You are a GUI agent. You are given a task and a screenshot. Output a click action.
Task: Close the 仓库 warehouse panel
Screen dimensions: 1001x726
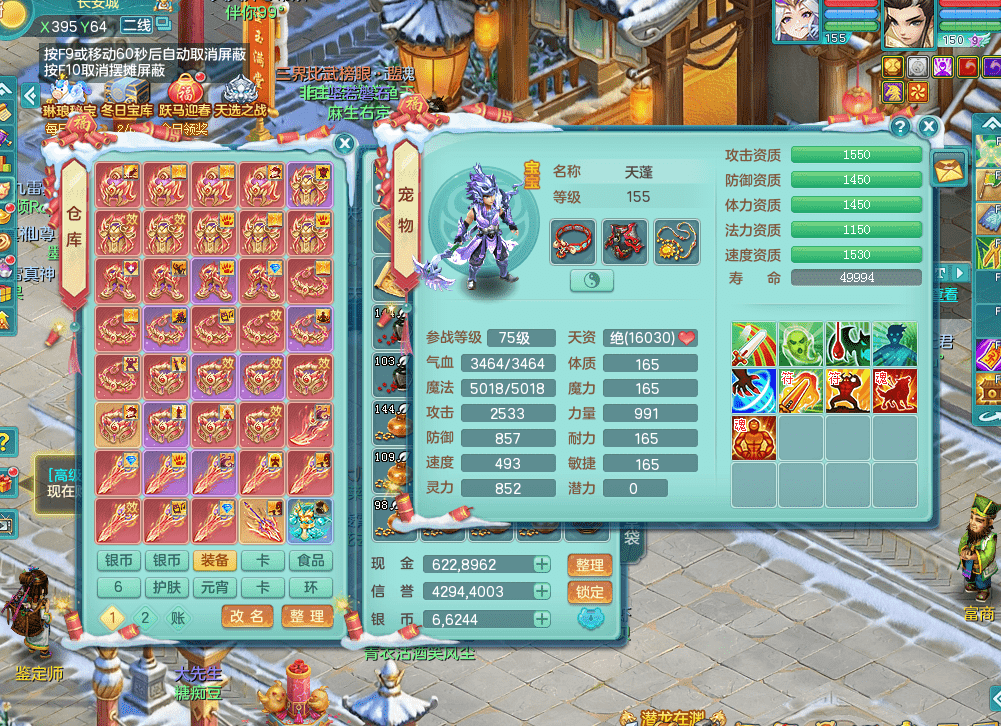(x=344, y=144)
